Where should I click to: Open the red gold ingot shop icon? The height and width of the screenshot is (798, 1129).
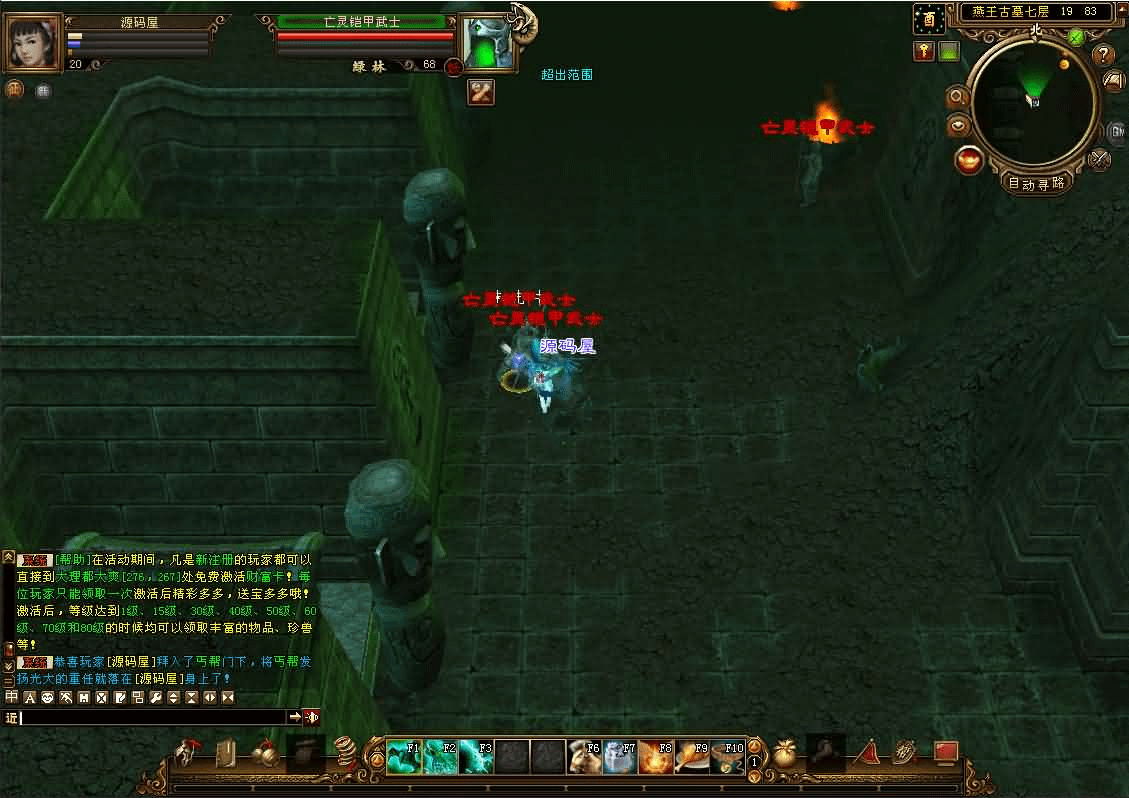968,160
